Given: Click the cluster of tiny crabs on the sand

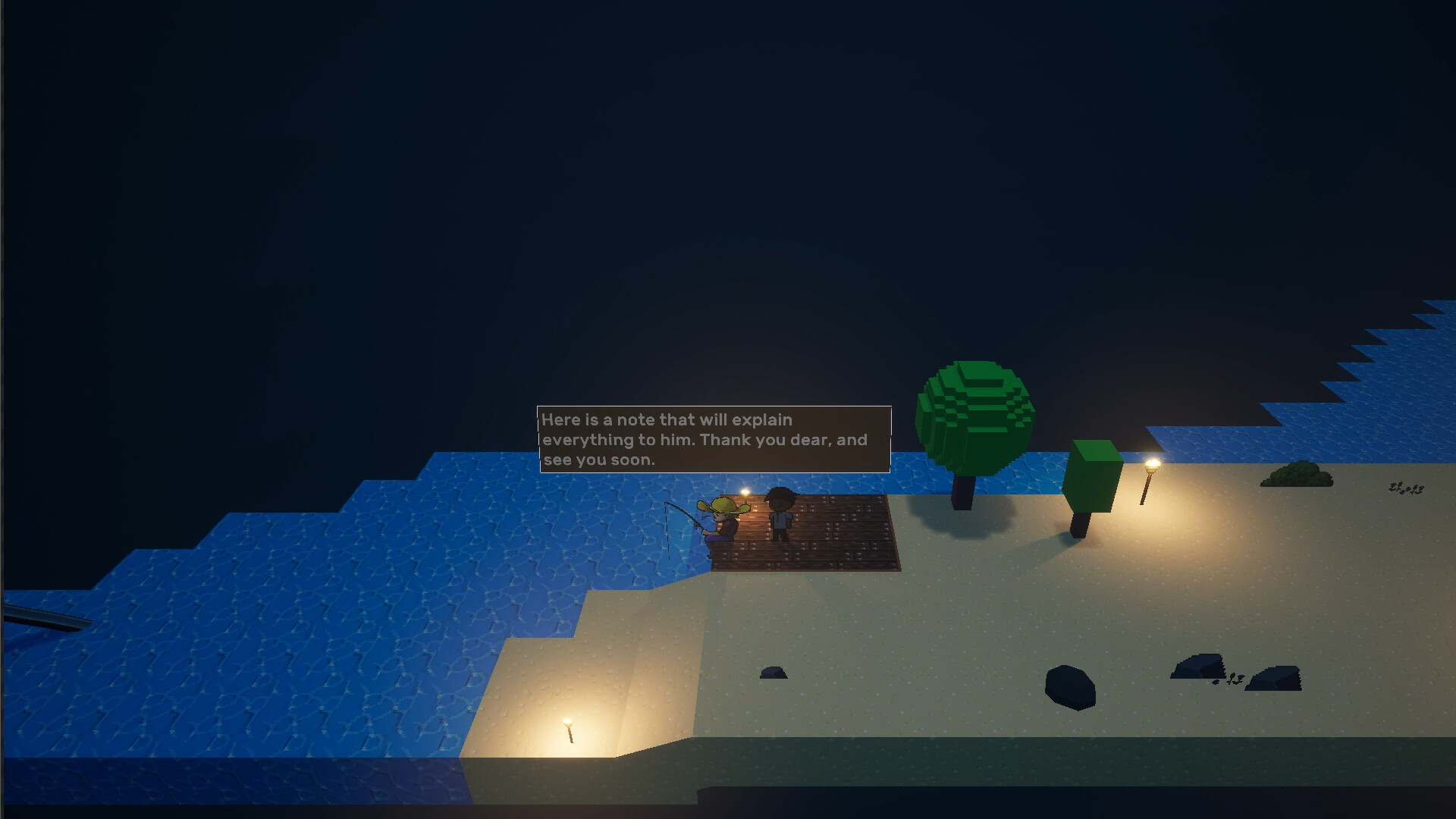Looking at the screenshot, I should pos(1407,489).
